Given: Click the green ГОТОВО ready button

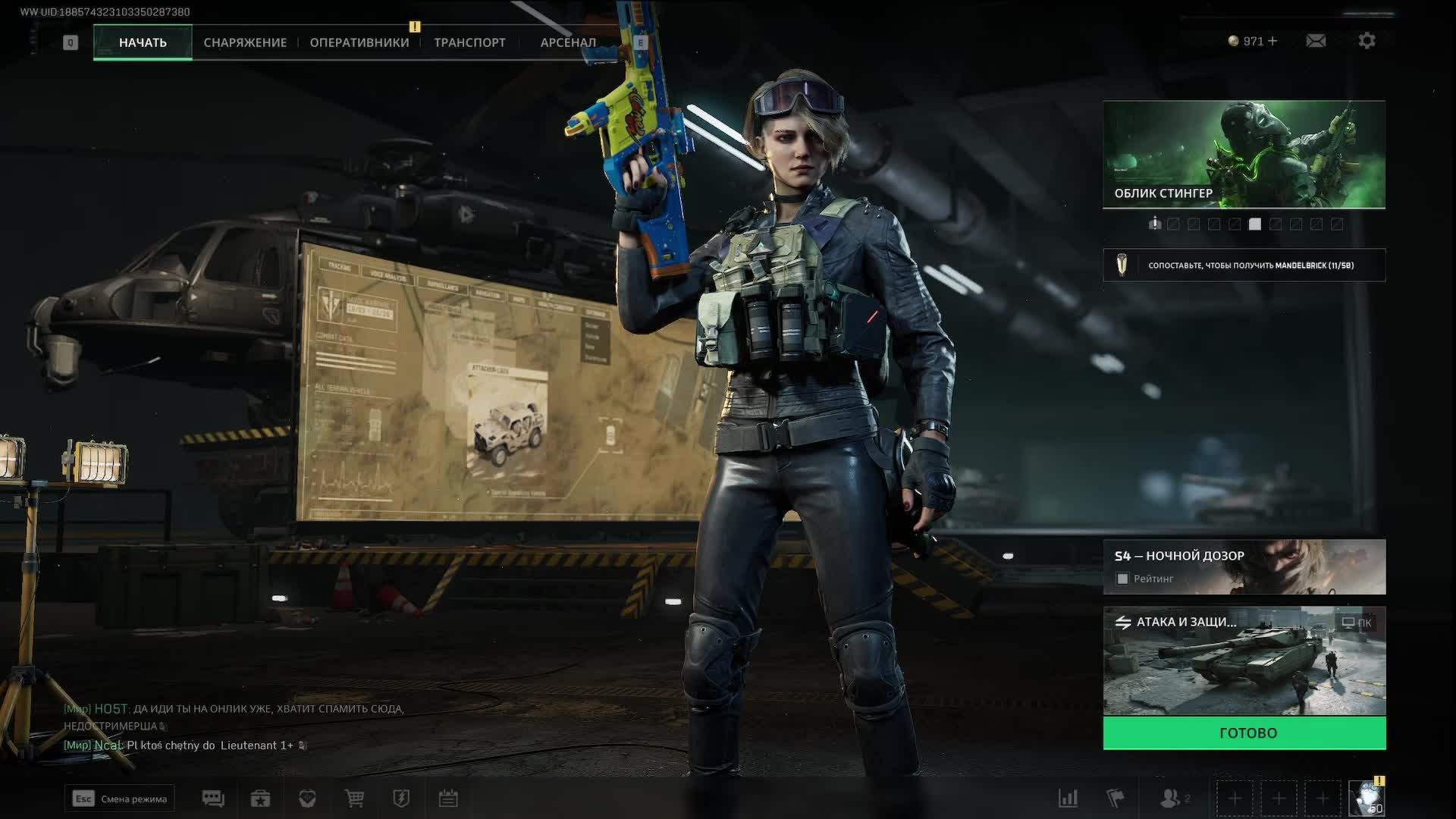Looking at the screenshot, I should tap(1244, 733).
